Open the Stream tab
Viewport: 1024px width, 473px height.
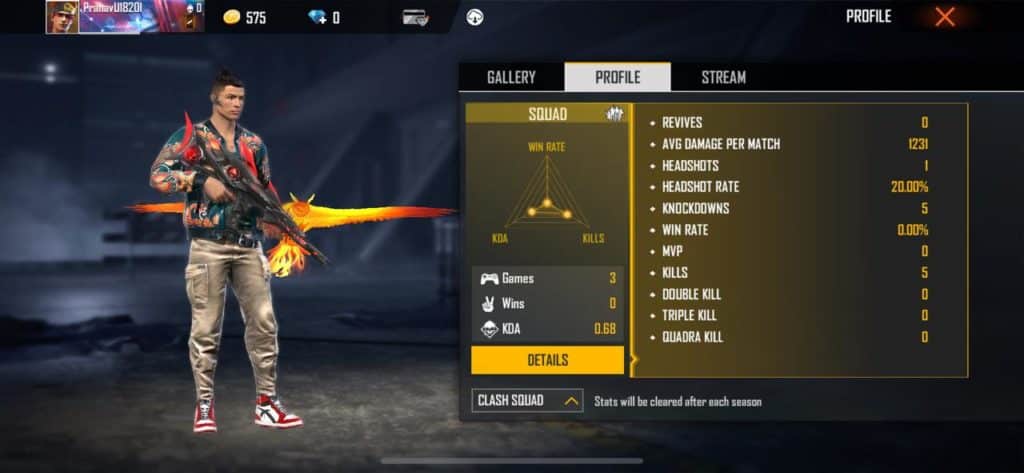(x=723, y=77)
